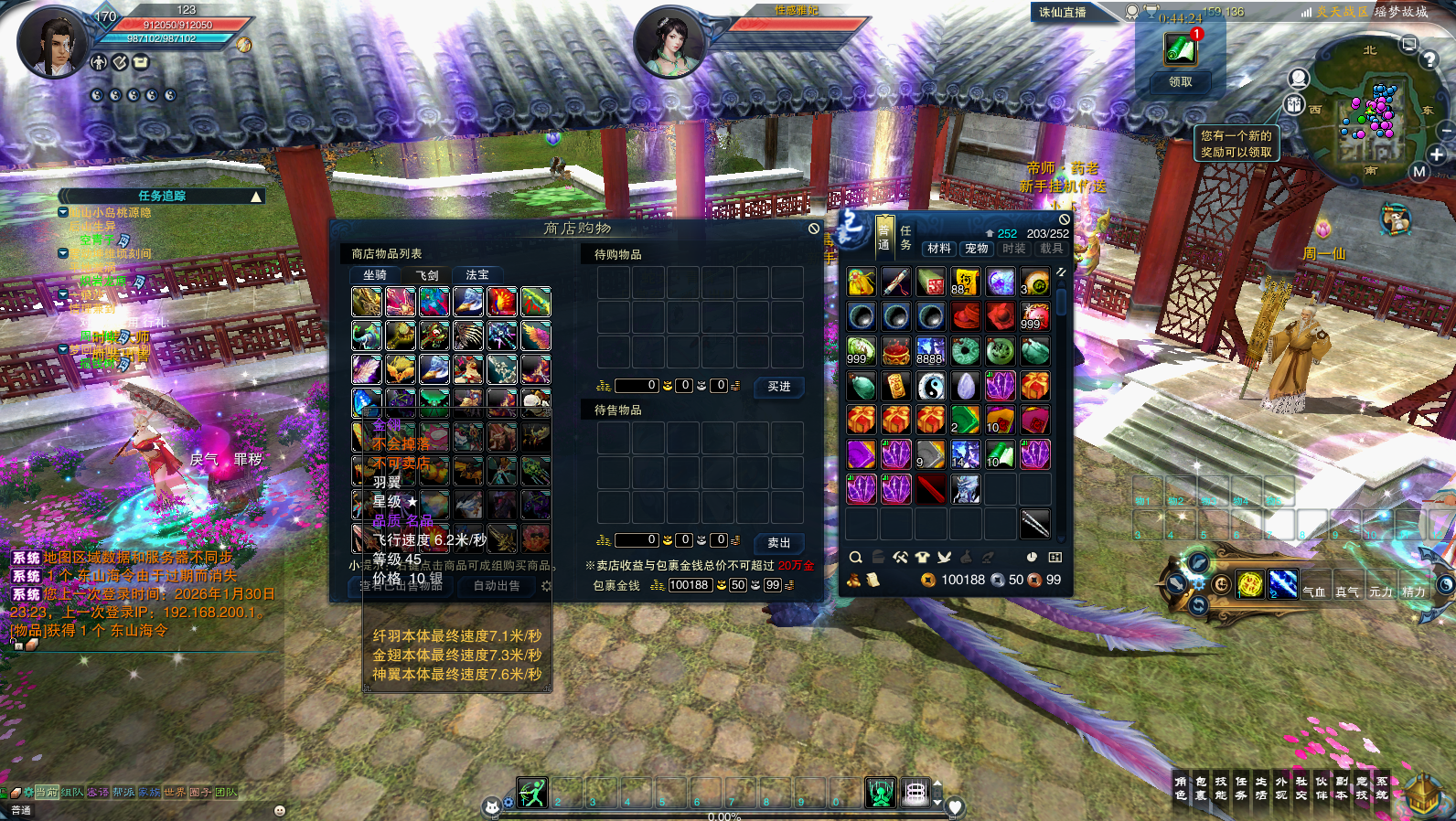
Task: Close the inventory bag window
Action: pyautogui.click(x=1065, y=219)
